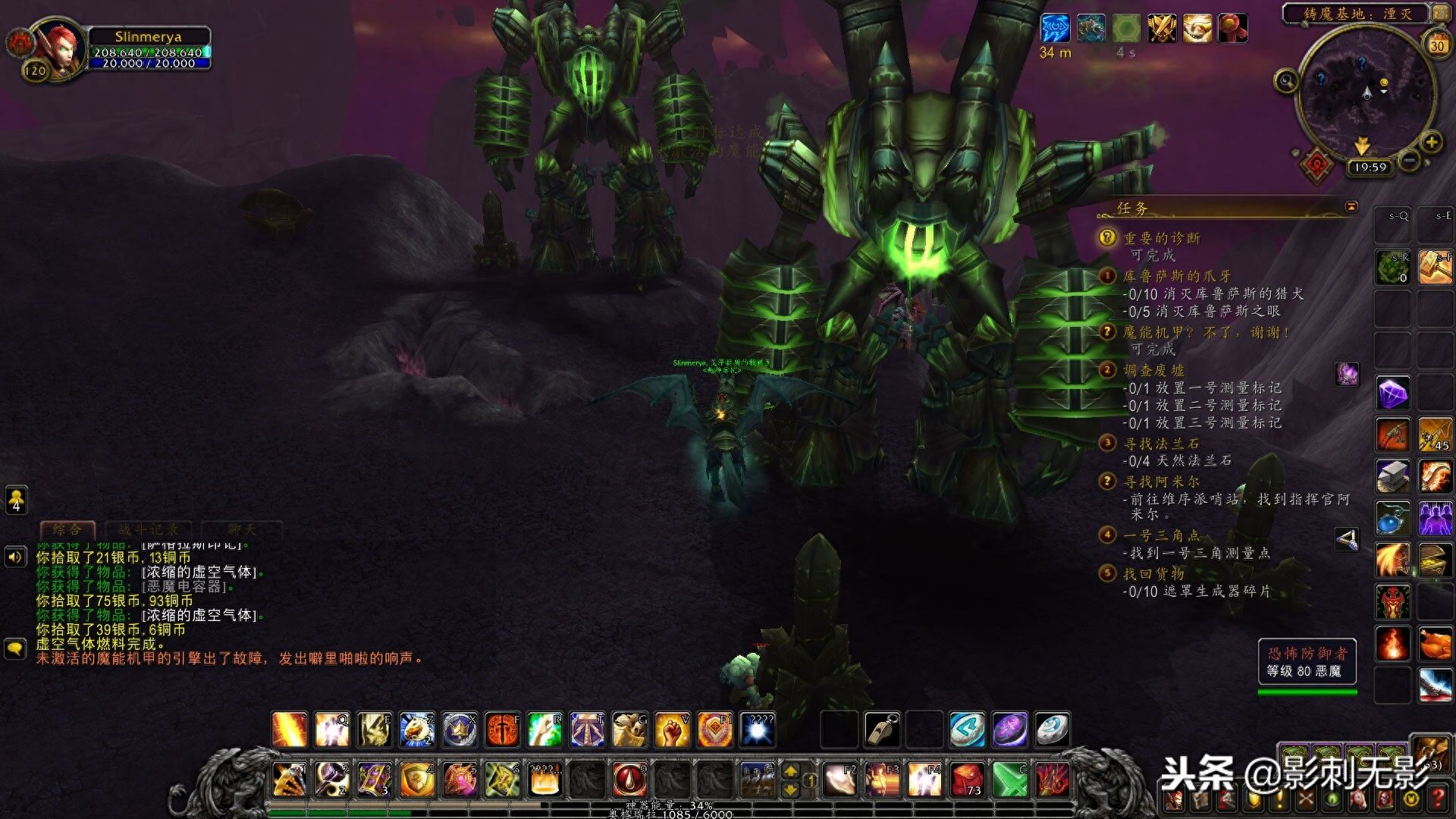The image size is (1456, 819).
Task: Use the purple gem item slot
Action: point(1392,394)
